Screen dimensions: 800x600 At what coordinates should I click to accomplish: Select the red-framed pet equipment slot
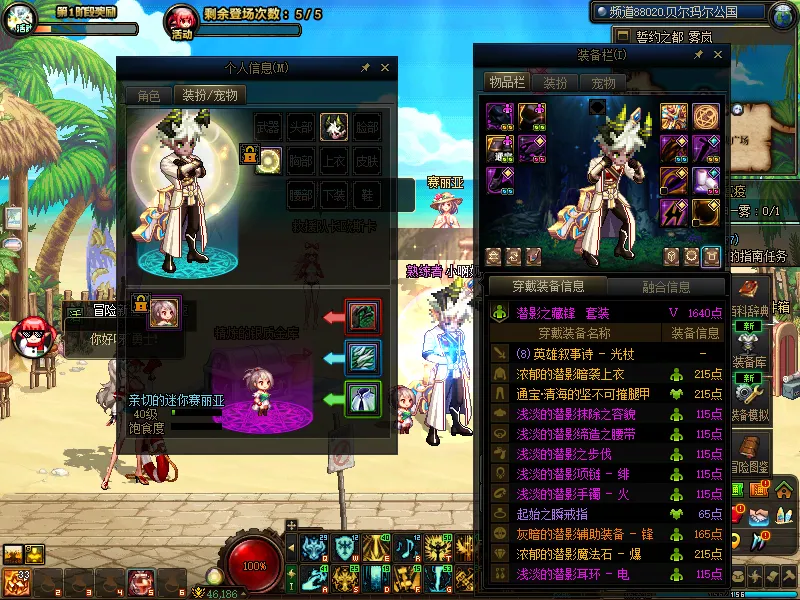point(361,316)
